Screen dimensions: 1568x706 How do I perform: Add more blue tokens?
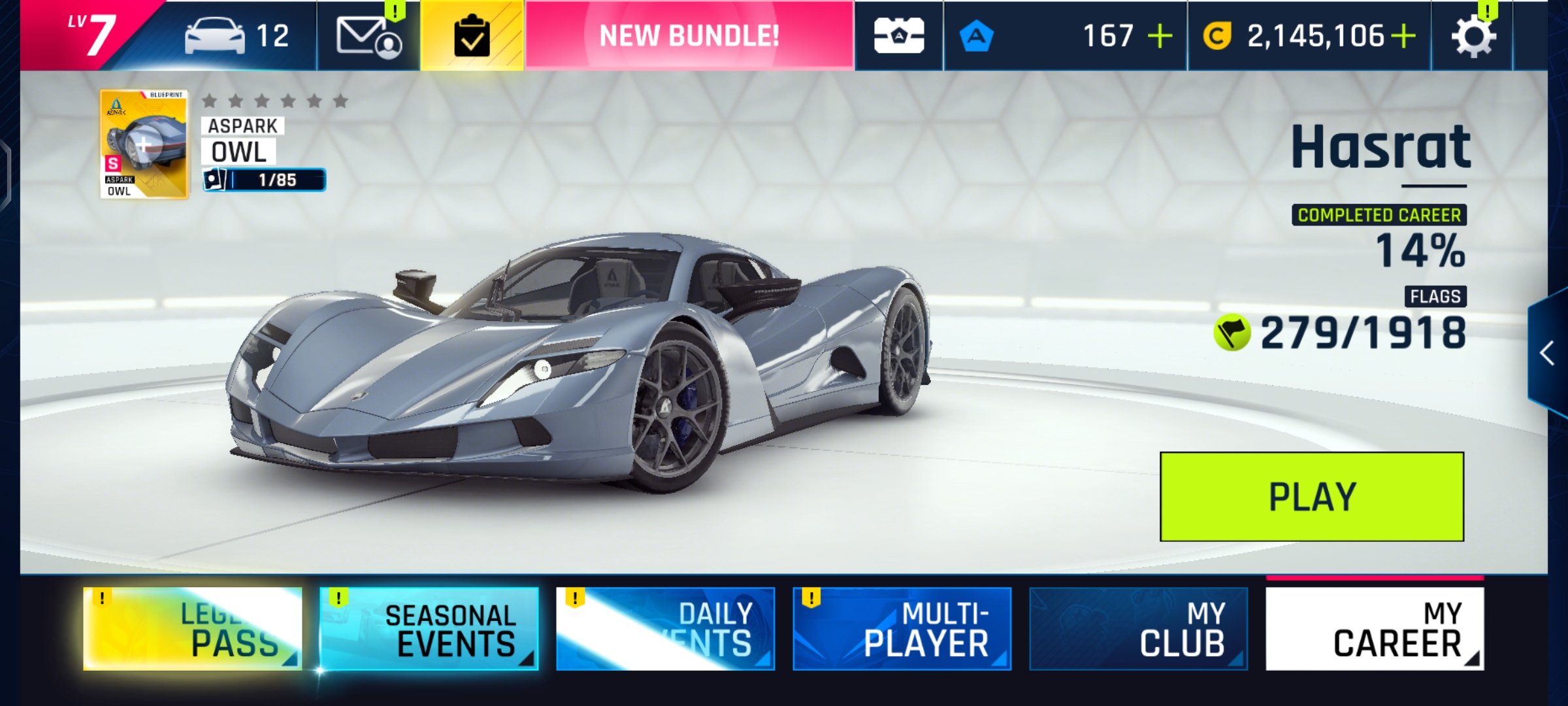(1160, 36)
